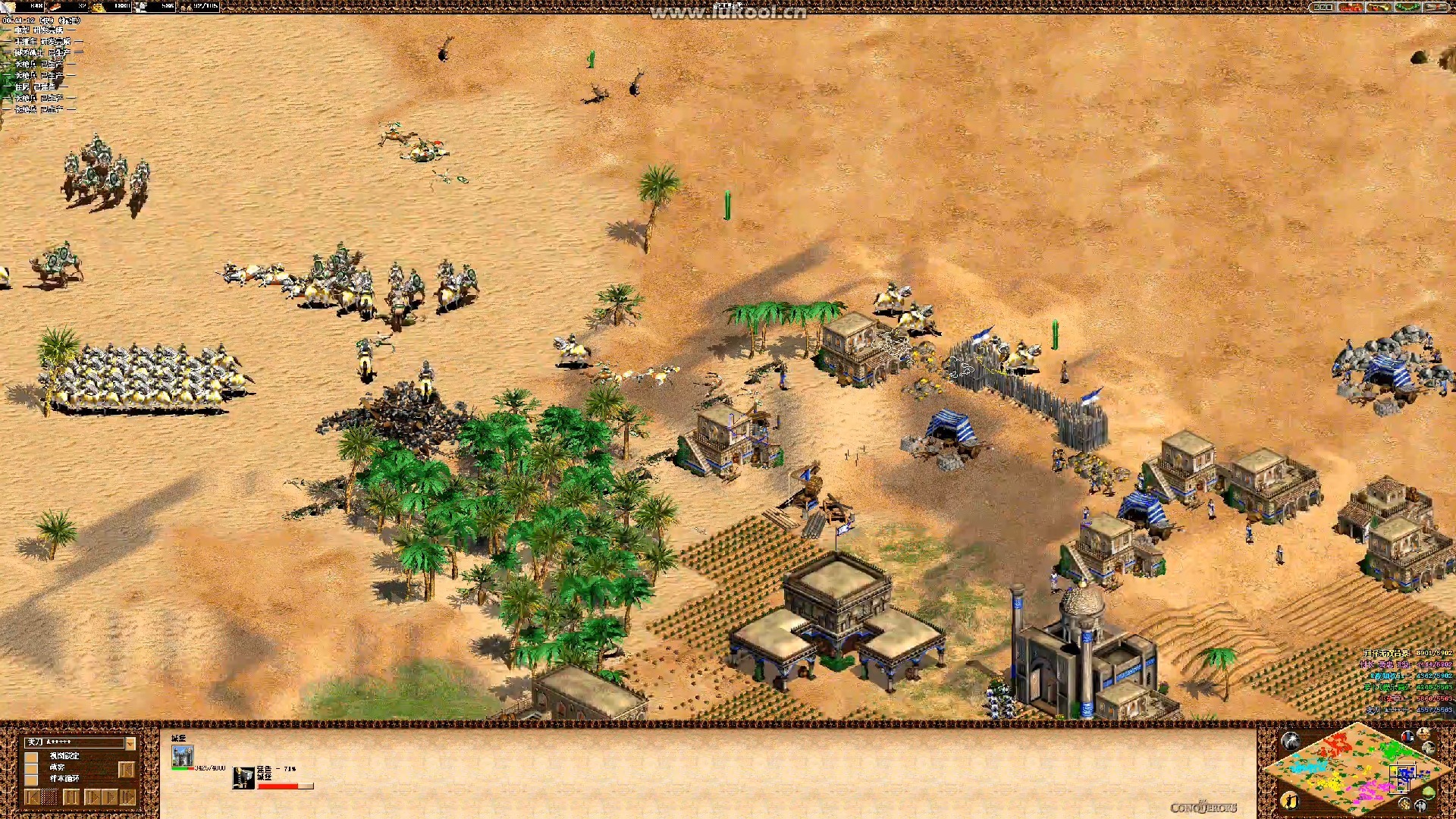Open the player selection dropdown arrow
Image resolution: width=1456 pixels, height=819 pixels.
[x=130, y=743]
